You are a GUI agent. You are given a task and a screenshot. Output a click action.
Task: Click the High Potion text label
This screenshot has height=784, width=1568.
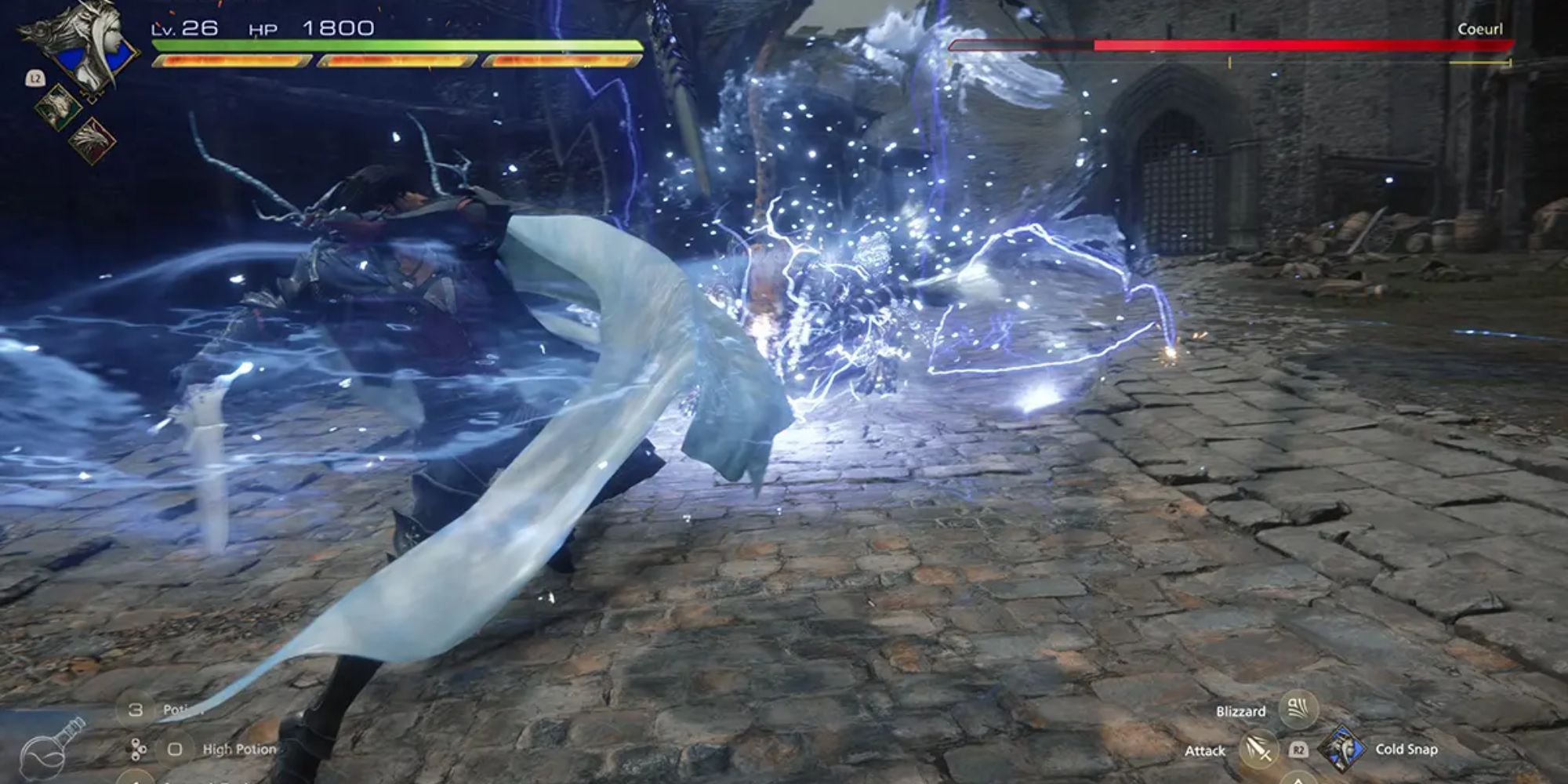pyautogui.click(x=239, y=750)
